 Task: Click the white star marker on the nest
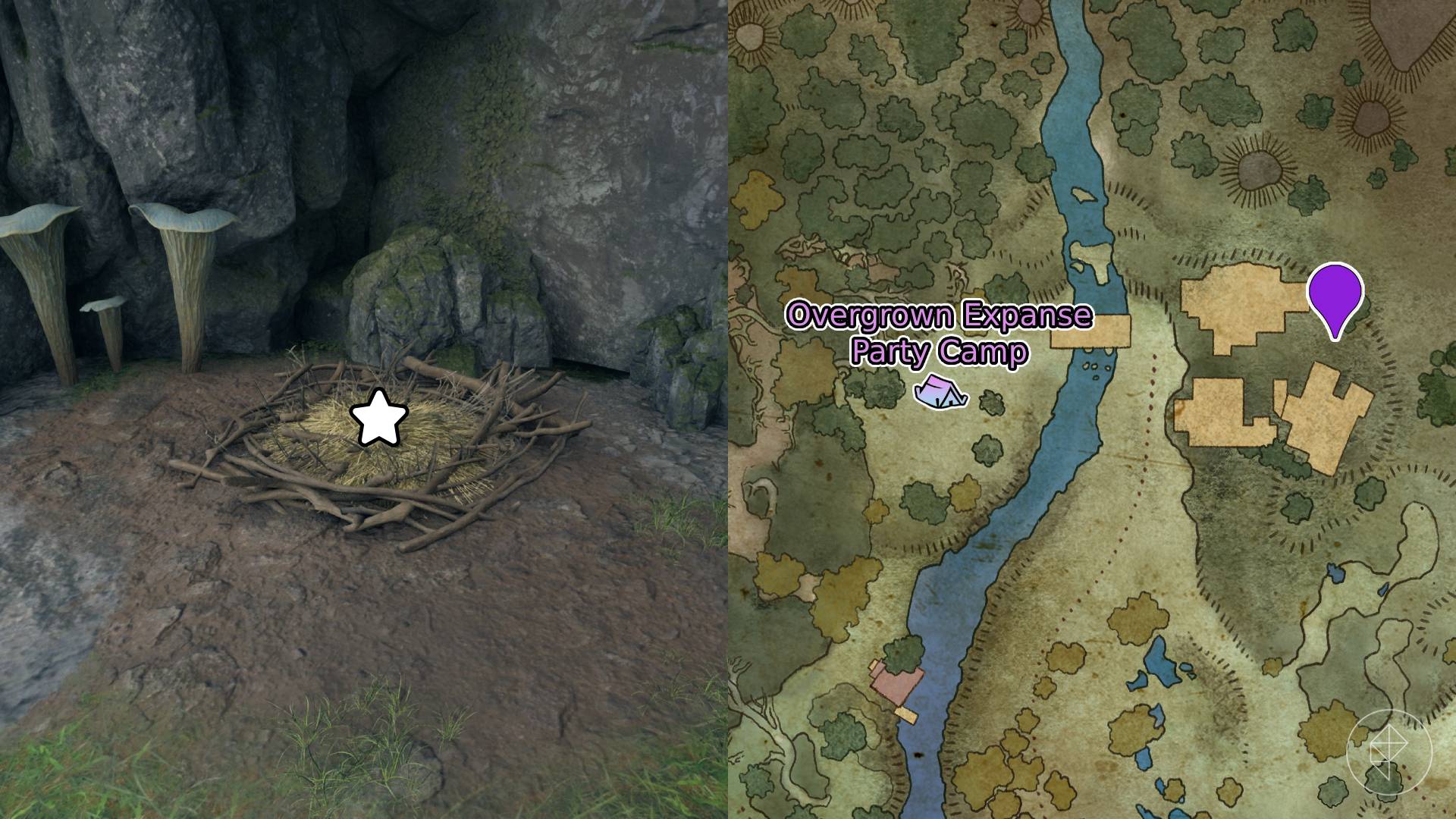(x=378, y=418)
